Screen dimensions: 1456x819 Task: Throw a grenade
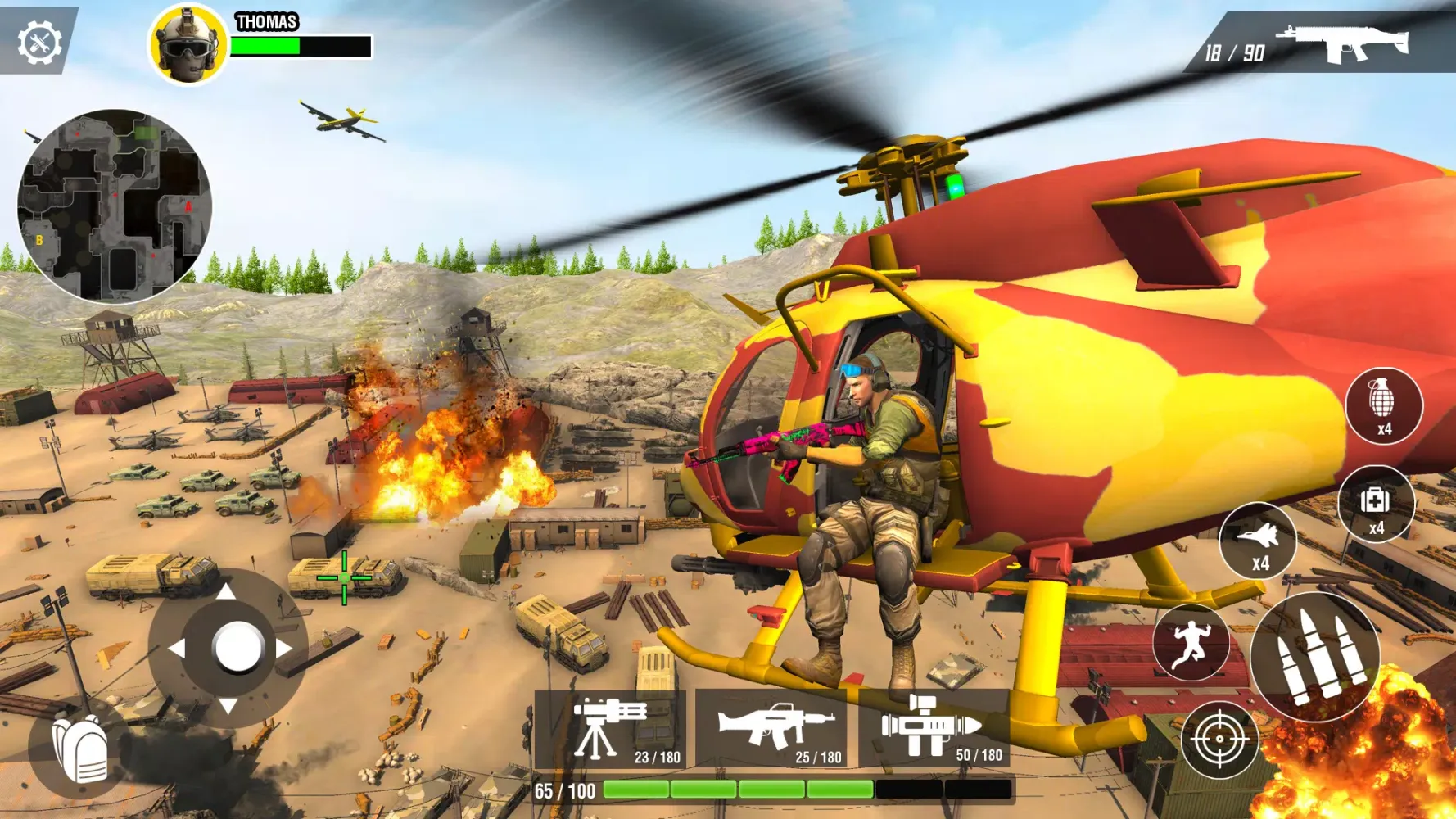tap(1383, 405)
